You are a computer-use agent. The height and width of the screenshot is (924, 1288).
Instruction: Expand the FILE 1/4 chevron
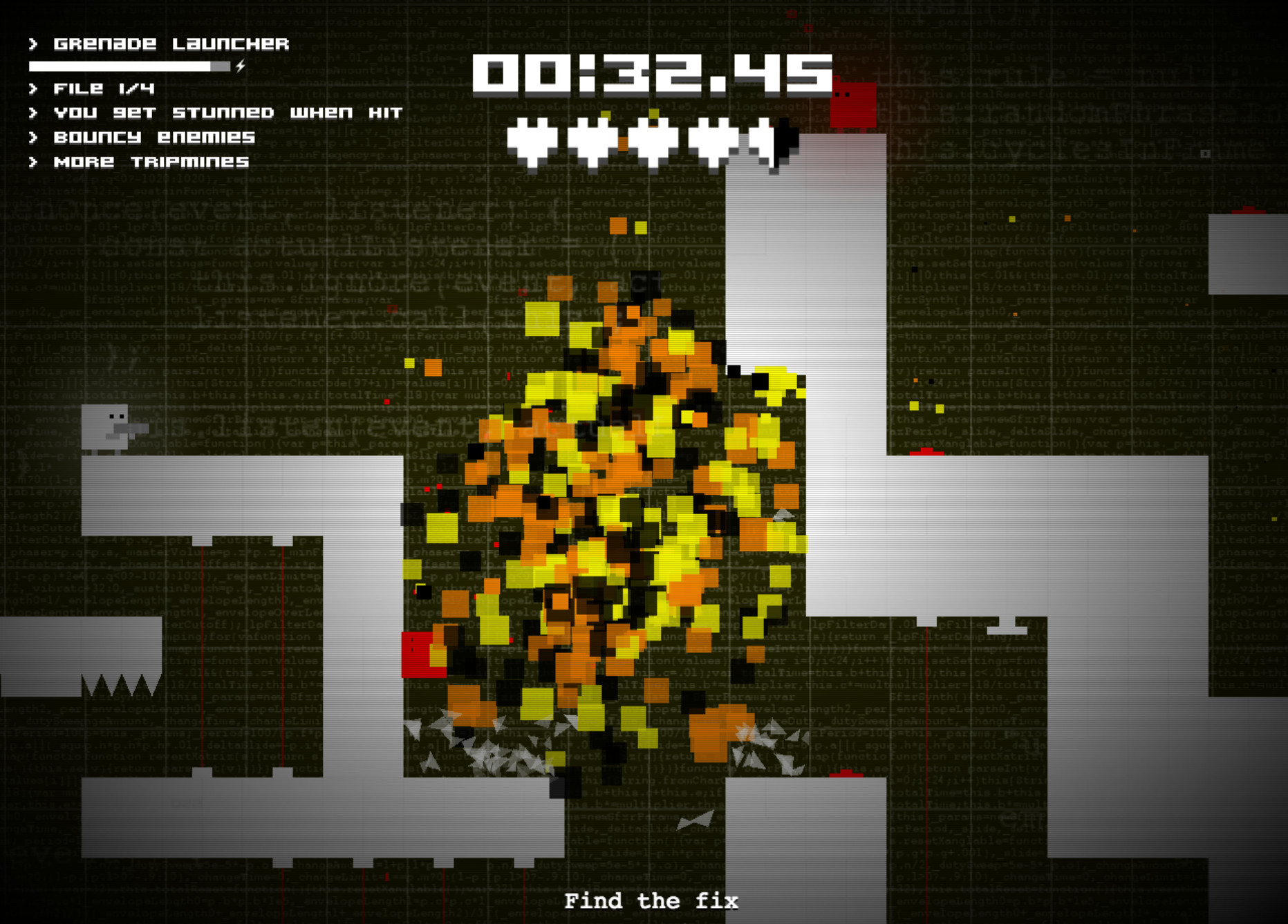(x=32, y=88)
